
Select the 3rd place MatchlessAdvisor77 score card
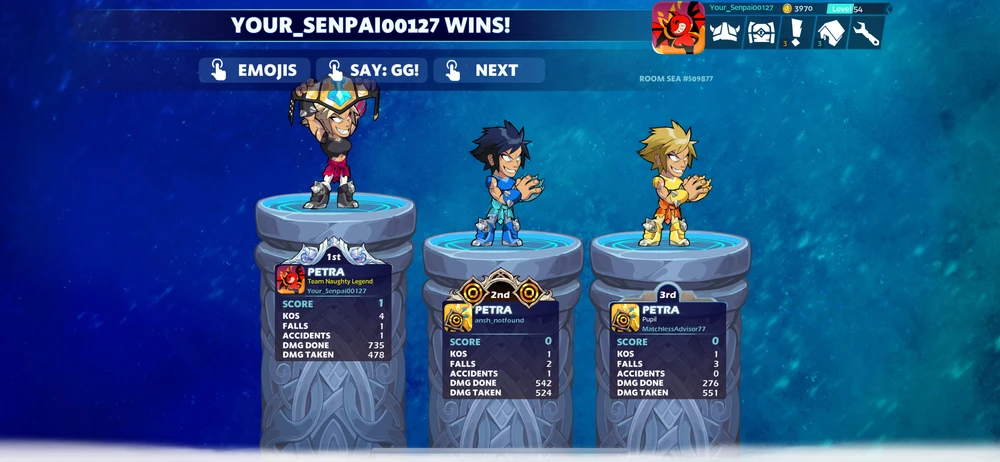tap(668, 350)
